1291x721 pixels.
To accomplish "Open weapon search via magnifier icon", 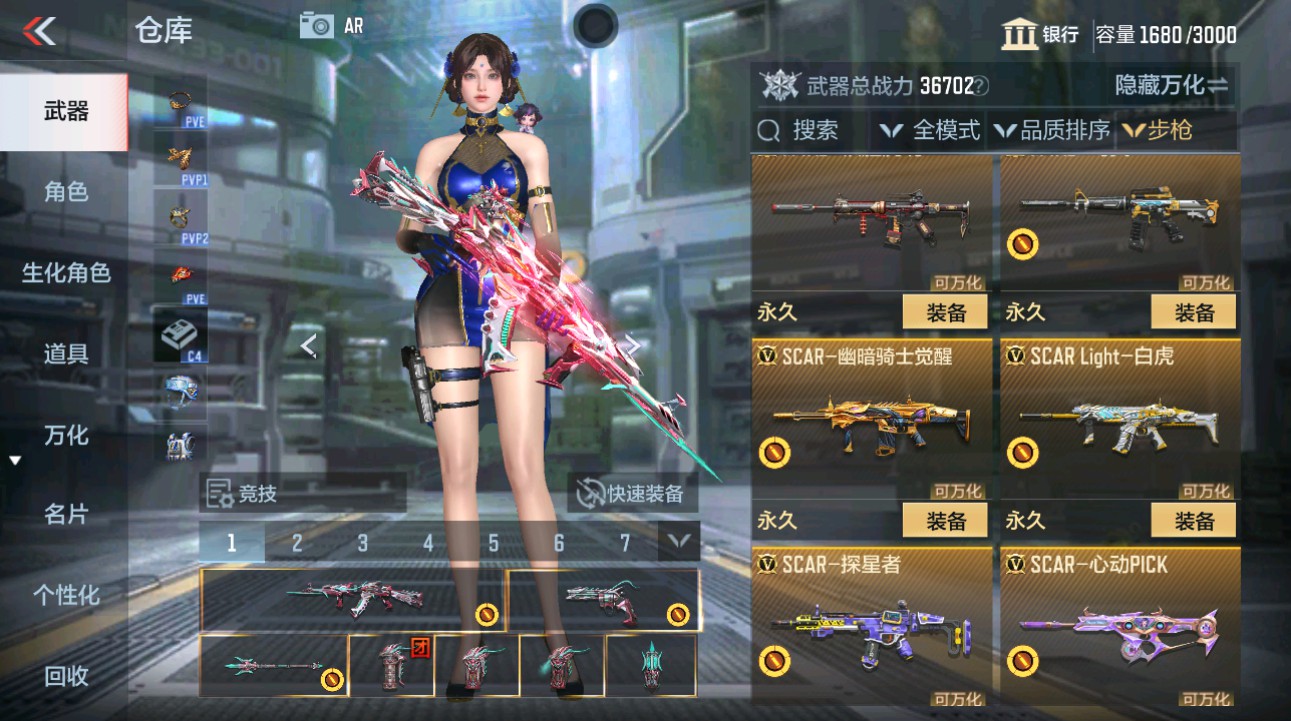I will (x=767, y=129).
